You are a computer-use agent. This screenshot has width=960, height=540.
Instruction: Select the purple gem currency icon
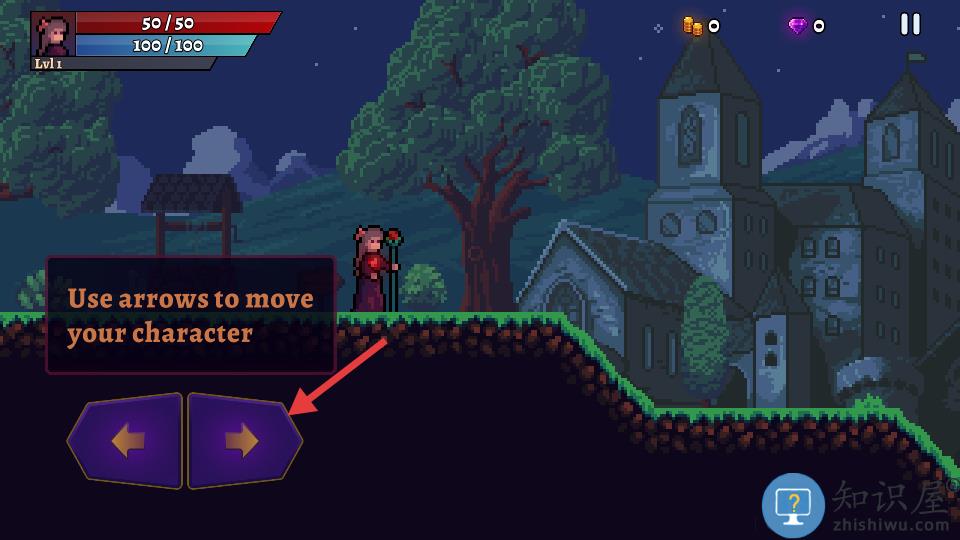(797, 26)
